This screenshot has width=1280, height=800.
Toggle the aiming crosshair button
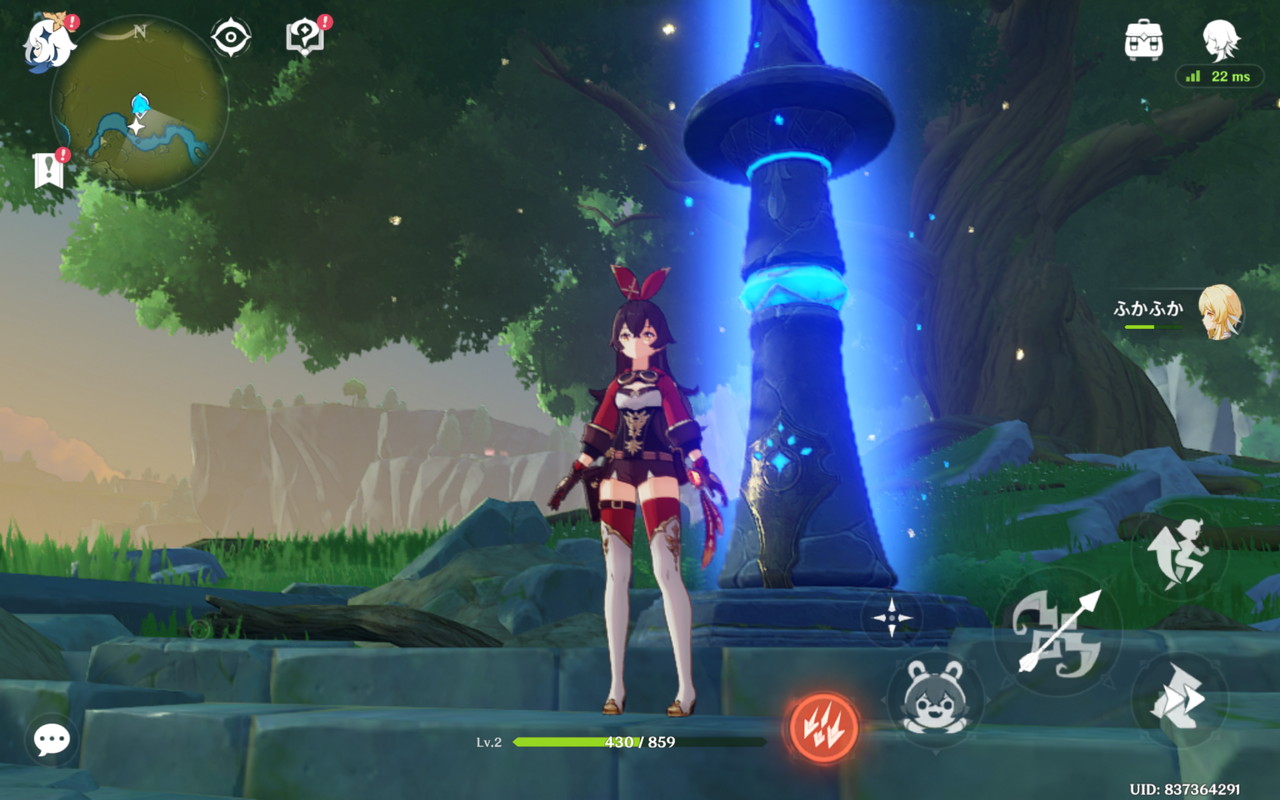891,618
